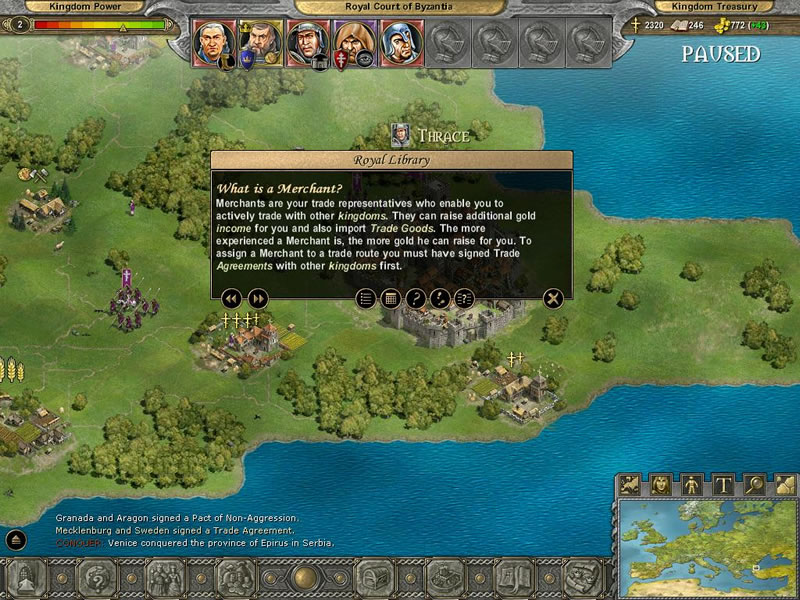This screenshot has width=800, height=600.
Task: Open the treasure chest button on bottom bar
Action: 373,579
